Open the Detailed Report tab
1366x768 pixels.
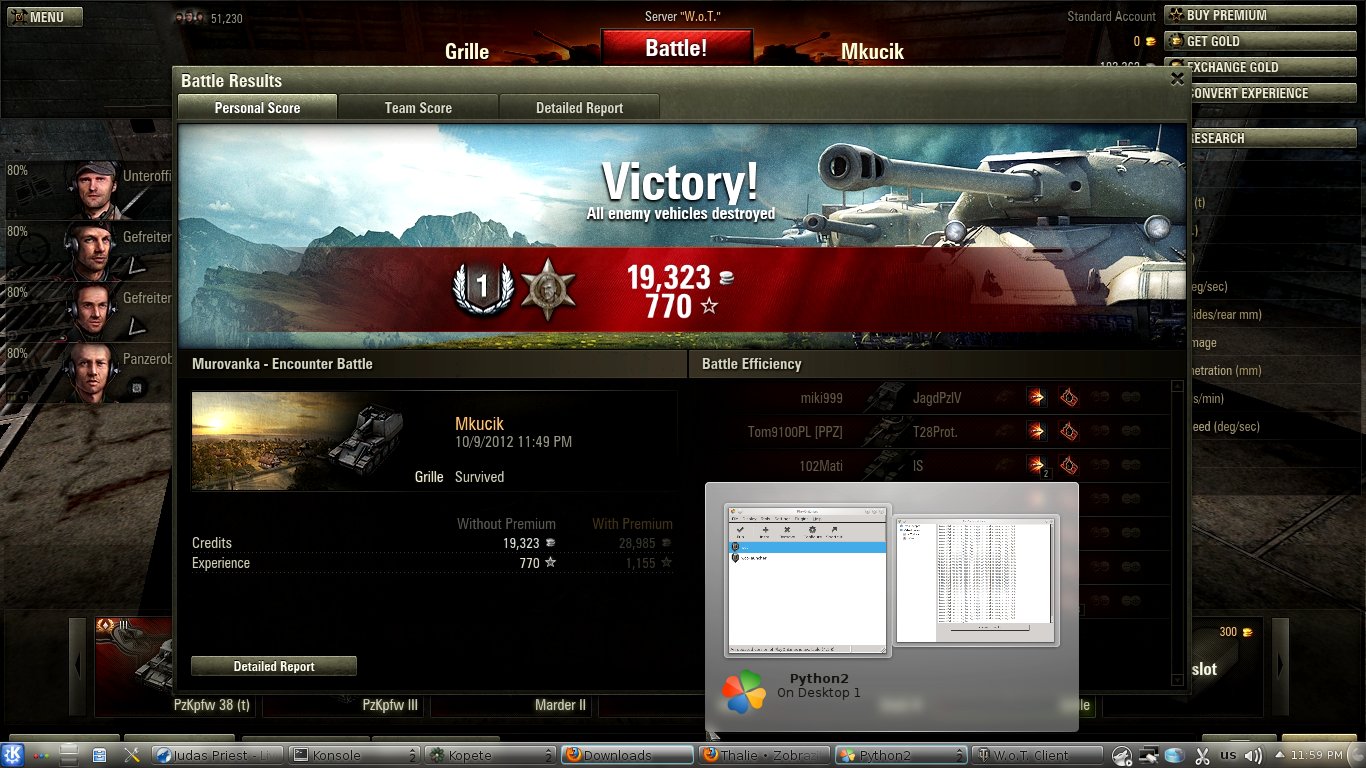[579, 108]
